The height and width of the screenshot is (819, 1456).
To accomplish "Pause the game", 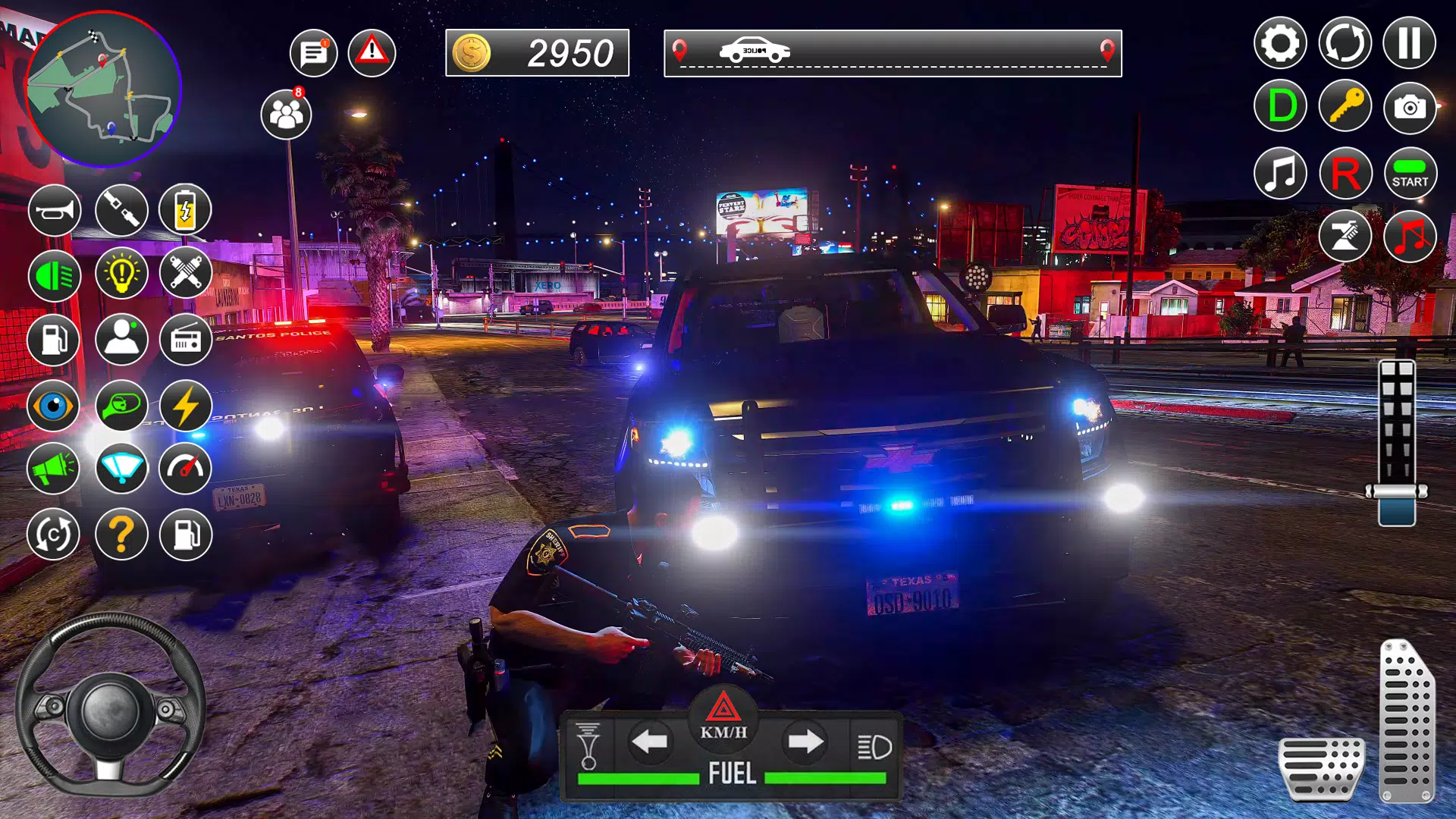I will pyautogui.click(x=1409, y=43).
